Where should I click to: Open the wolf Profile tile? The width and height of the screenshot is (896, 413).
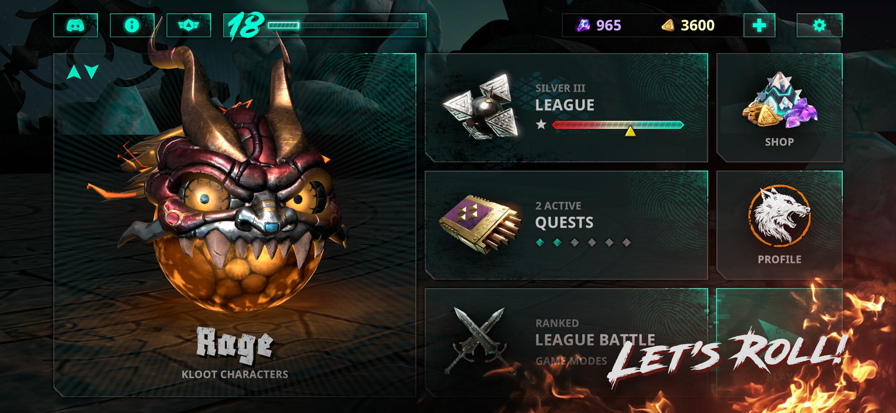pyautogui.click(x=779, y=224)
